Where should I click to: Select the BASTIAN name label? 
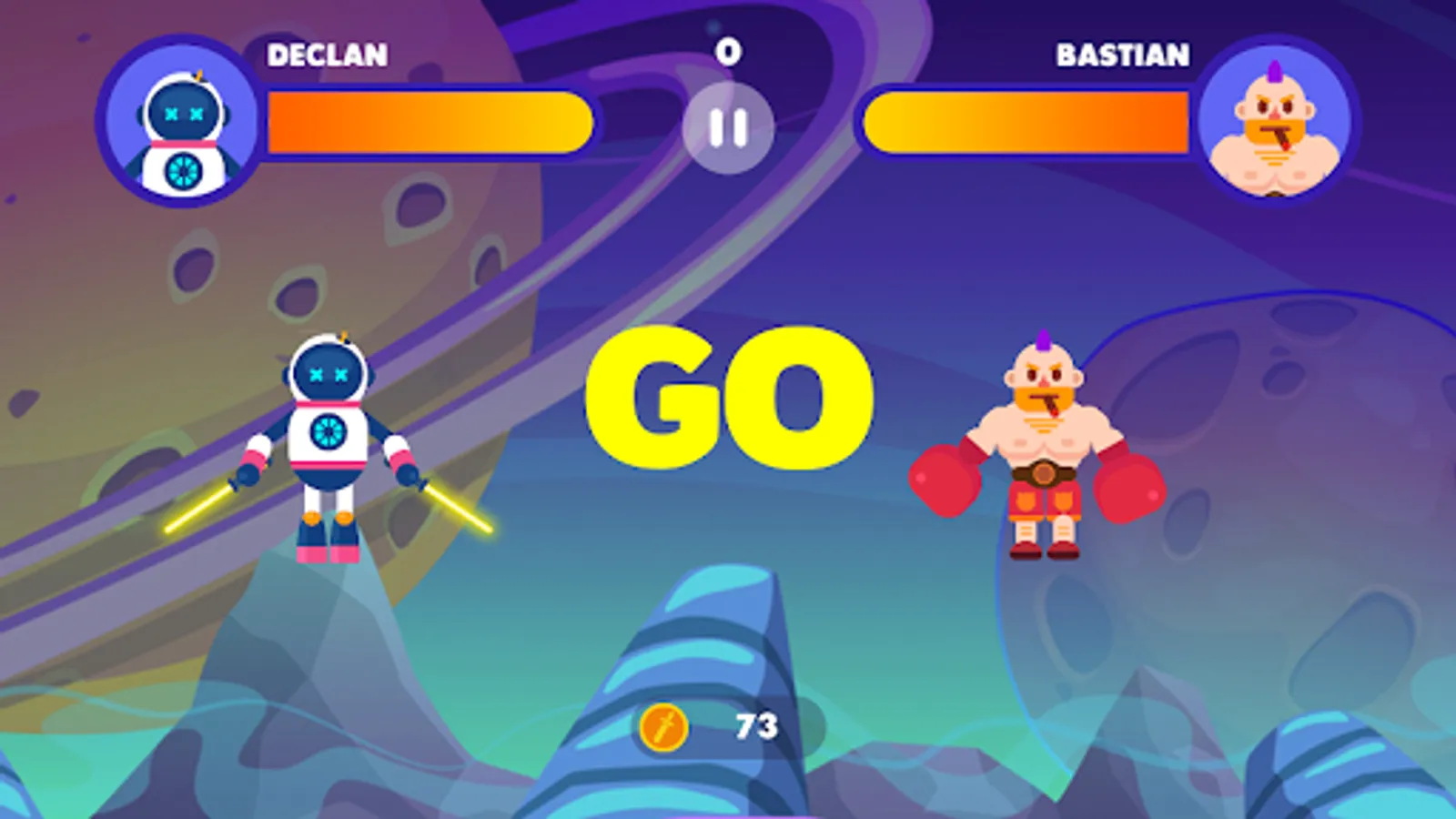point(1123,55)
